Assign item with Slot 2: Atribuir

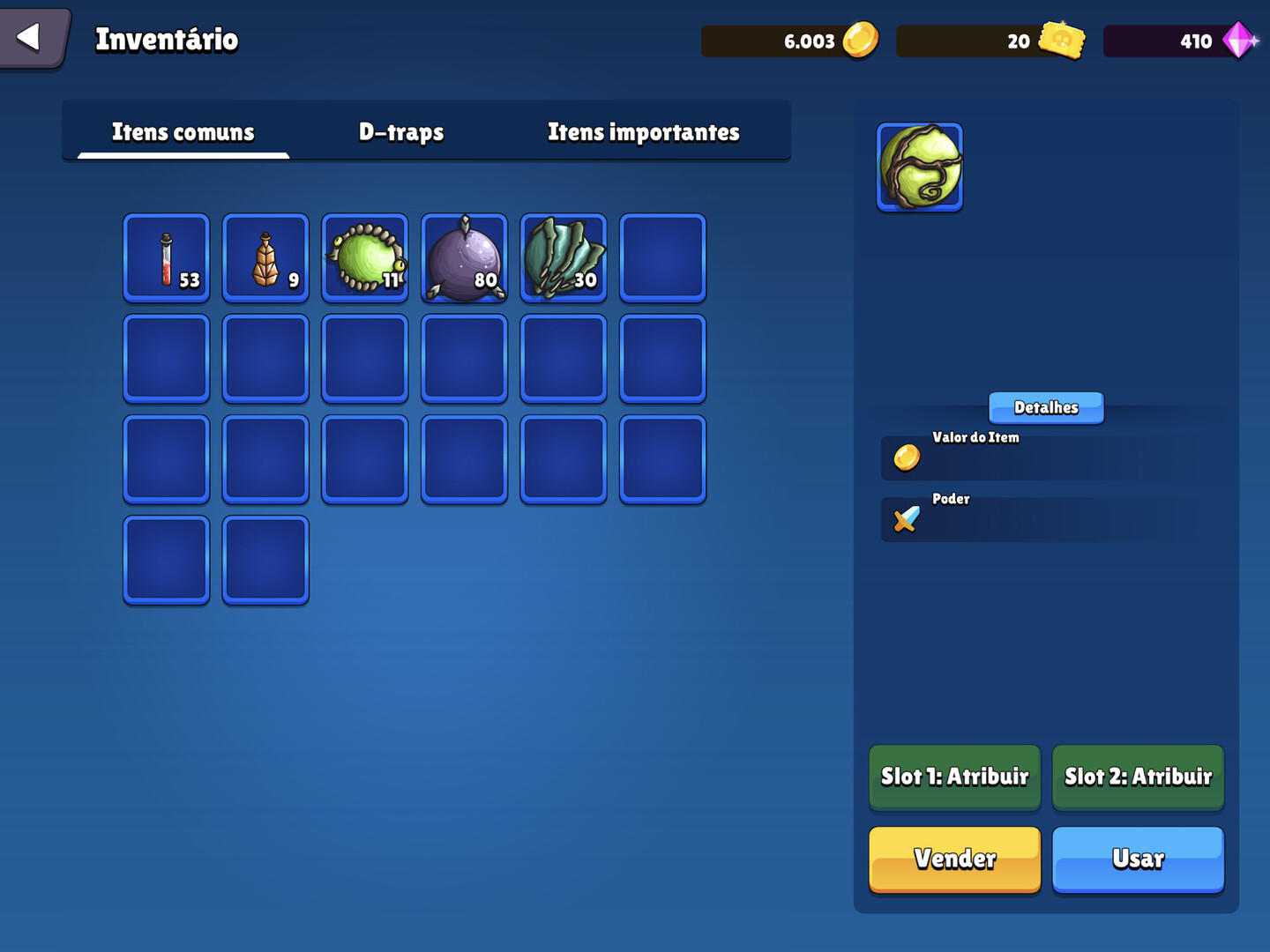1138,777
